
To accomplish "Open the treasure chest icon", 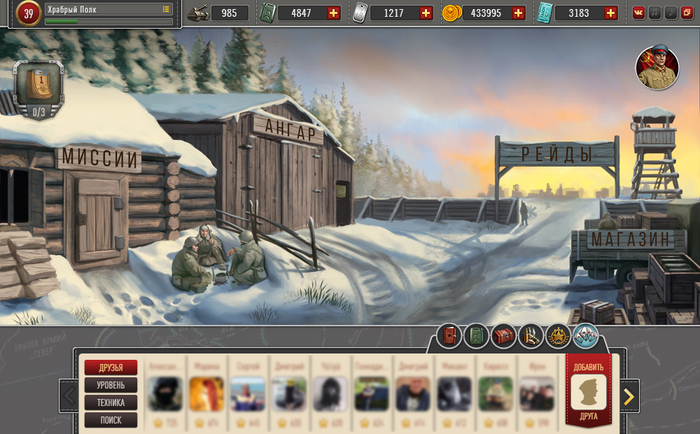I will click(x=503, y=336).
